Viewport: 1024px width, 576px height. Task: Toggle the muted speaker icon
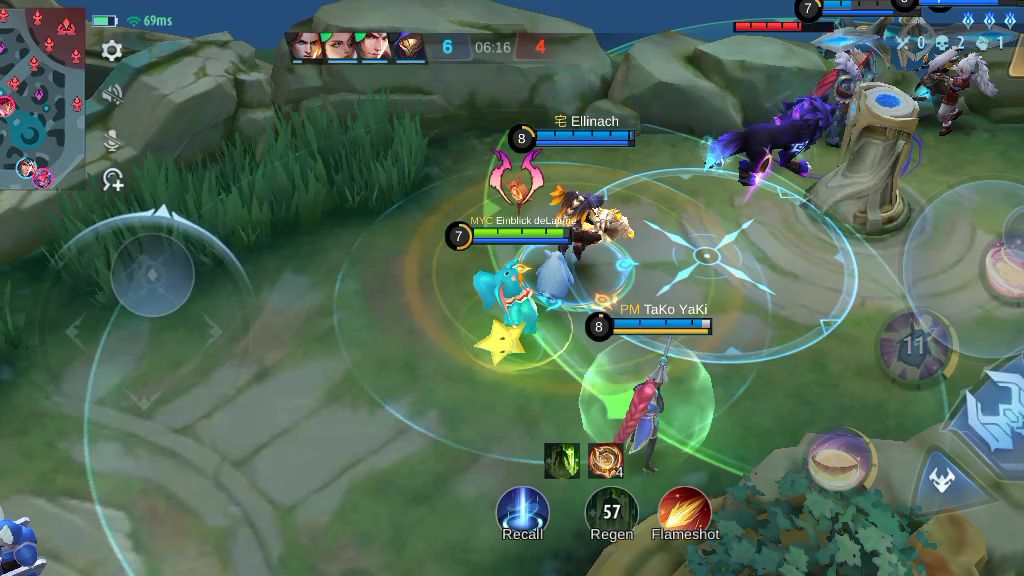(x=112, y=95)
